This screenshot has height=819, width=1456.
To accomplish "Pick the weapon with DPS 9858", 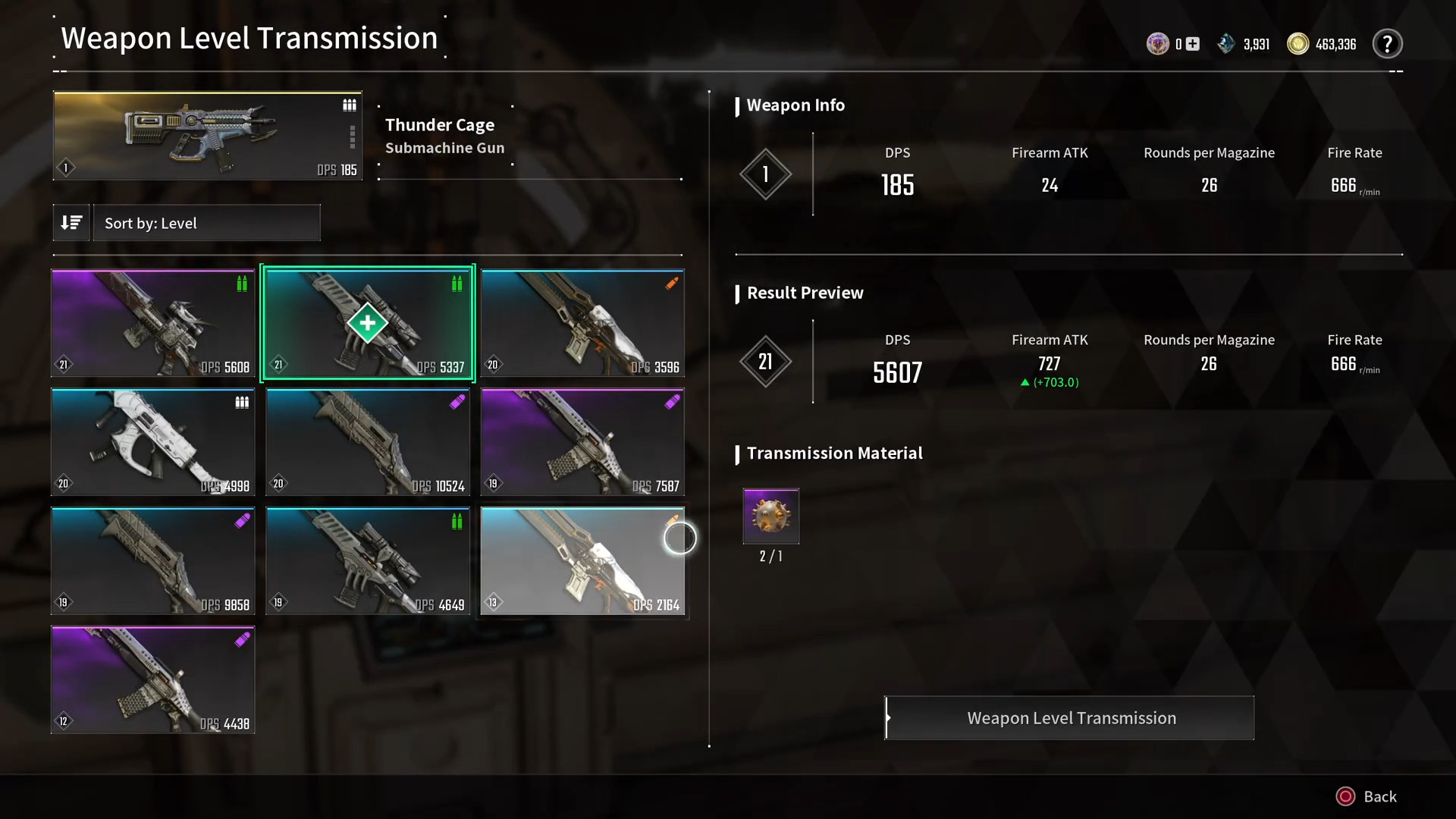I will coord(153,561).
